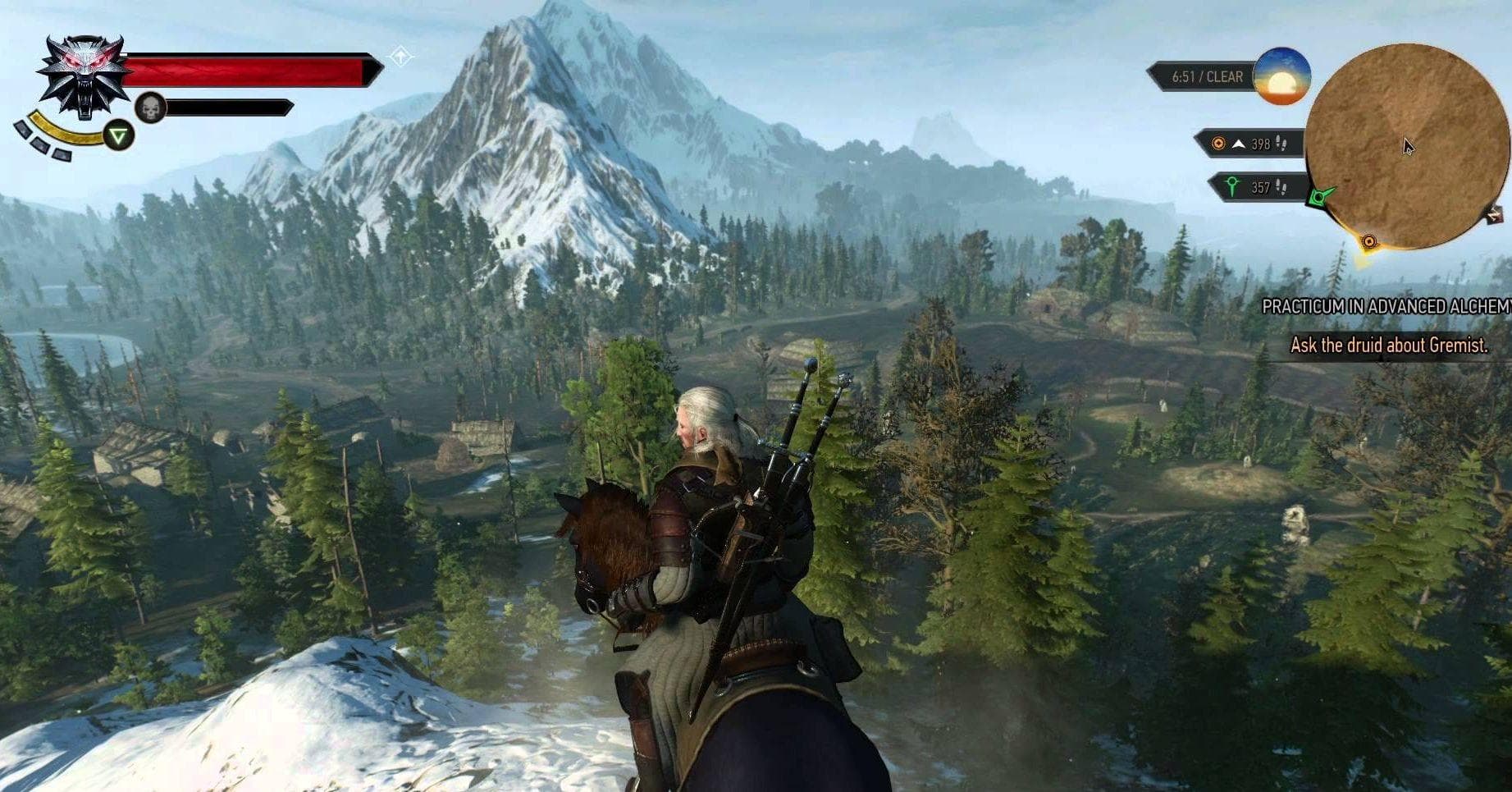
Task: Click the skull toxicity icon
Action: click(150, 108)
